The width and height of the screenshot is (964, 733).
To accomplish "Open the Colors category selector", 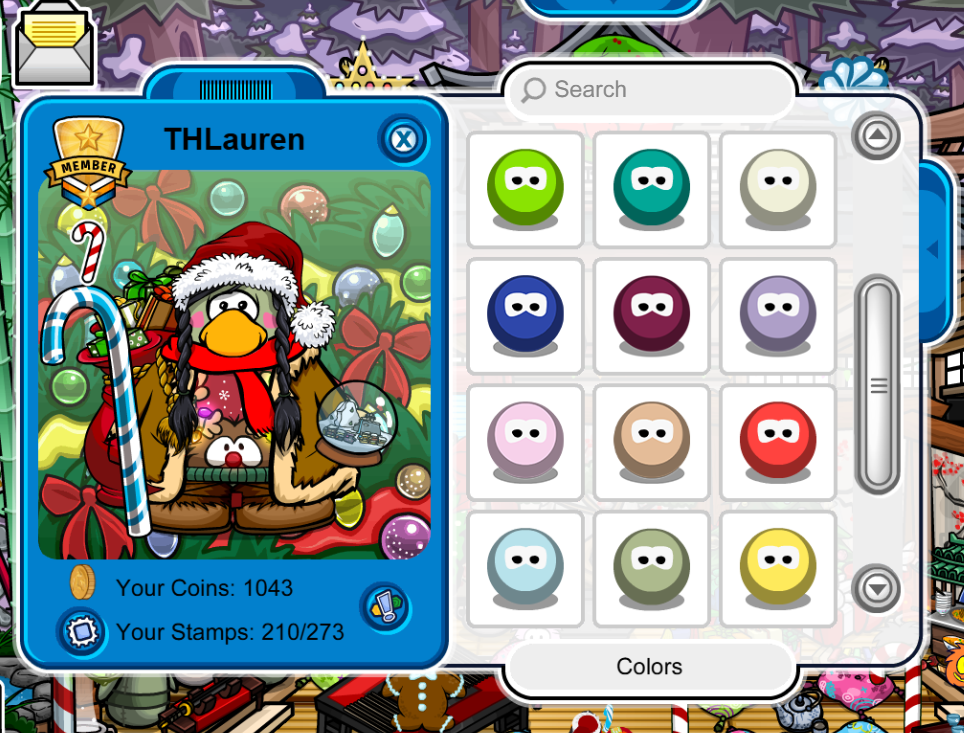I will coord(650,667).
